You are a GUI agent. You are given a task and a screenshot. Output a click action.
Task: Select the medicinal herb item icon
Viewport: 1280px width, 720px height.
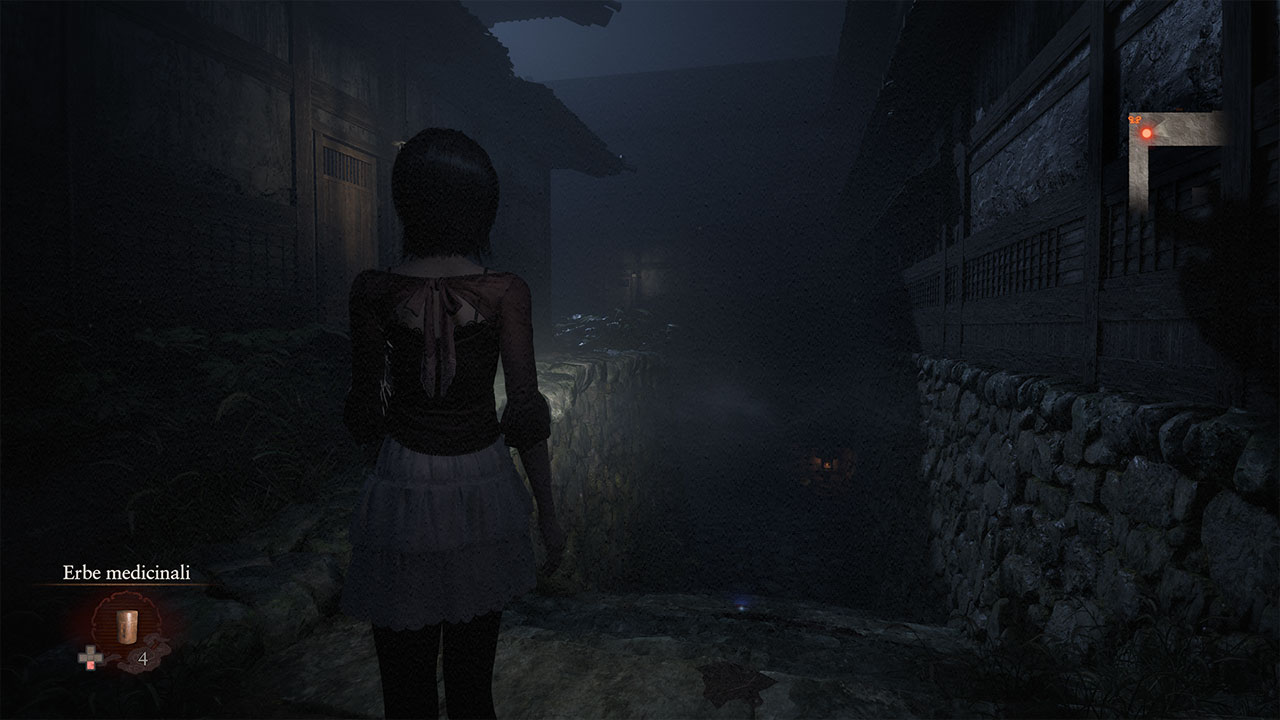pyautogui.click(x=127, y=627)
